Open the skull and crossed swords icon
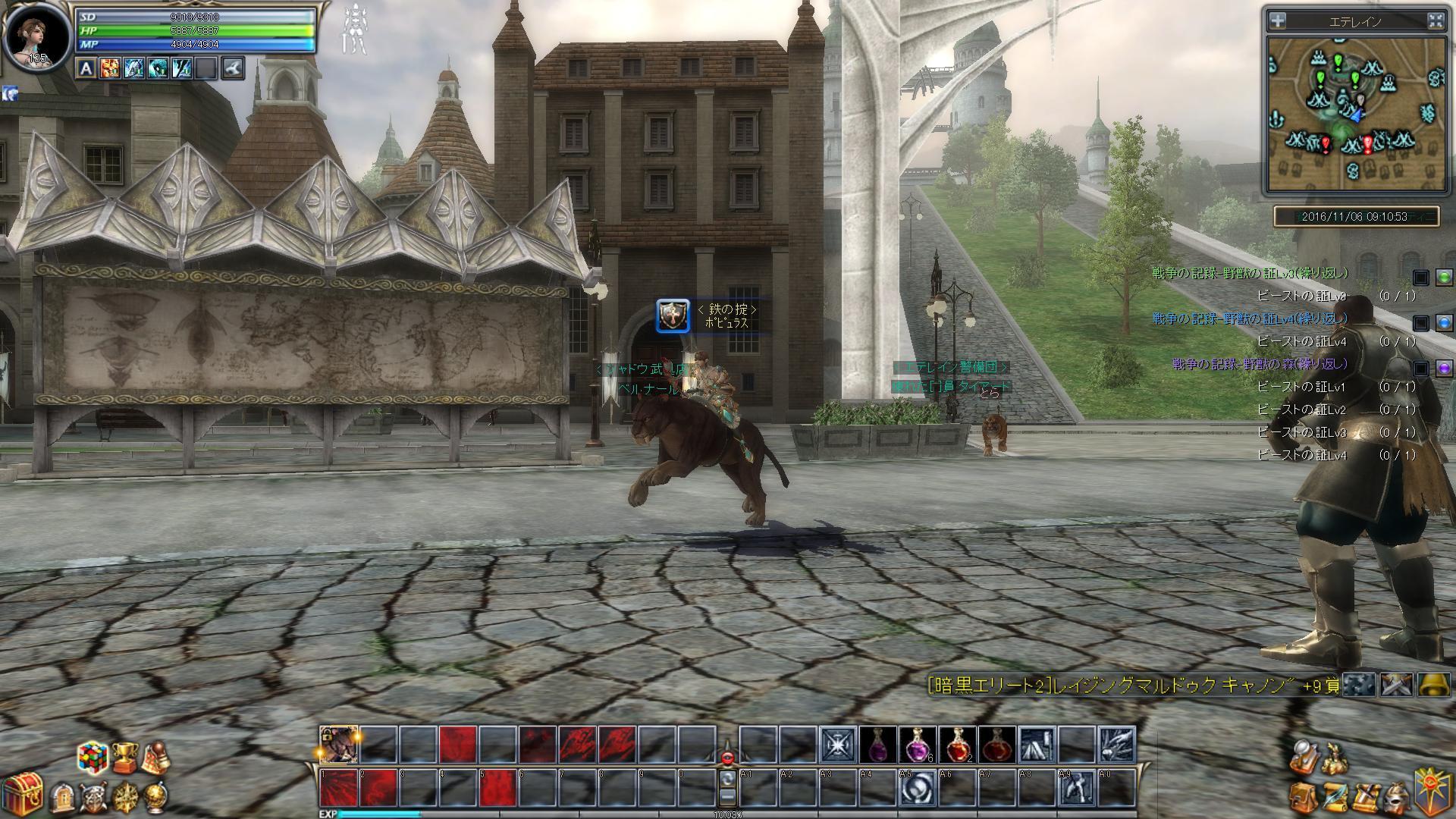 tap(93, 798)
